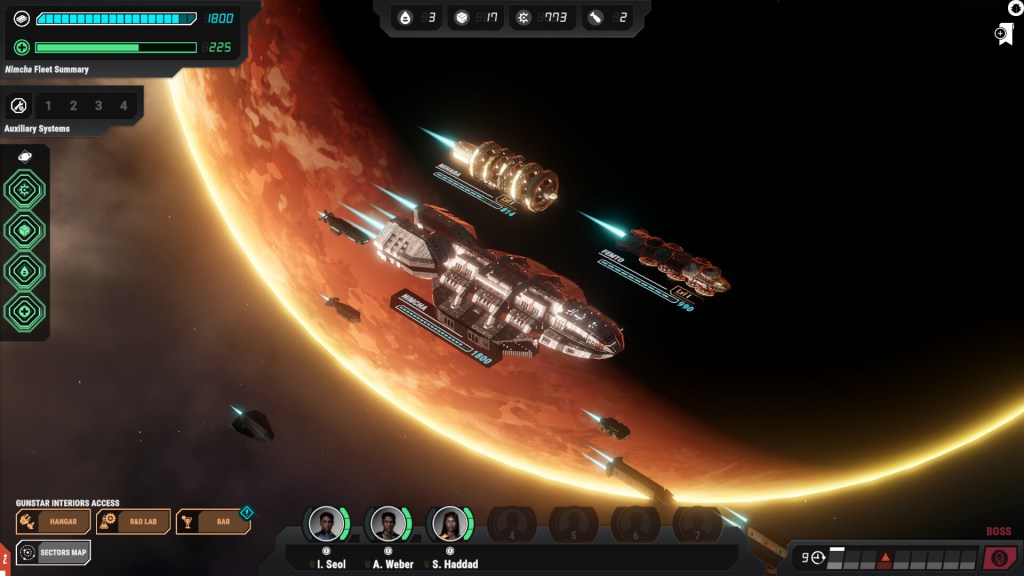Activate the green gear octagon ability

click(x=24, y=190)
